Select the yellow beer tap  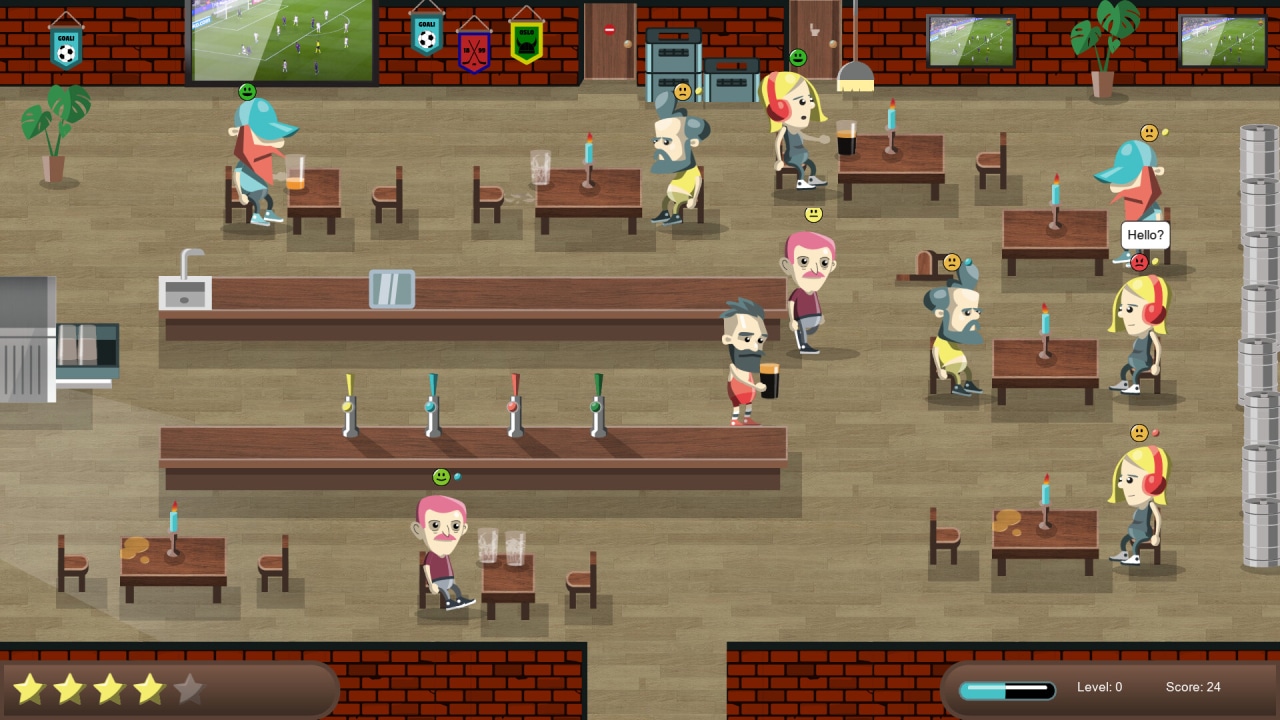click(348, 405)
